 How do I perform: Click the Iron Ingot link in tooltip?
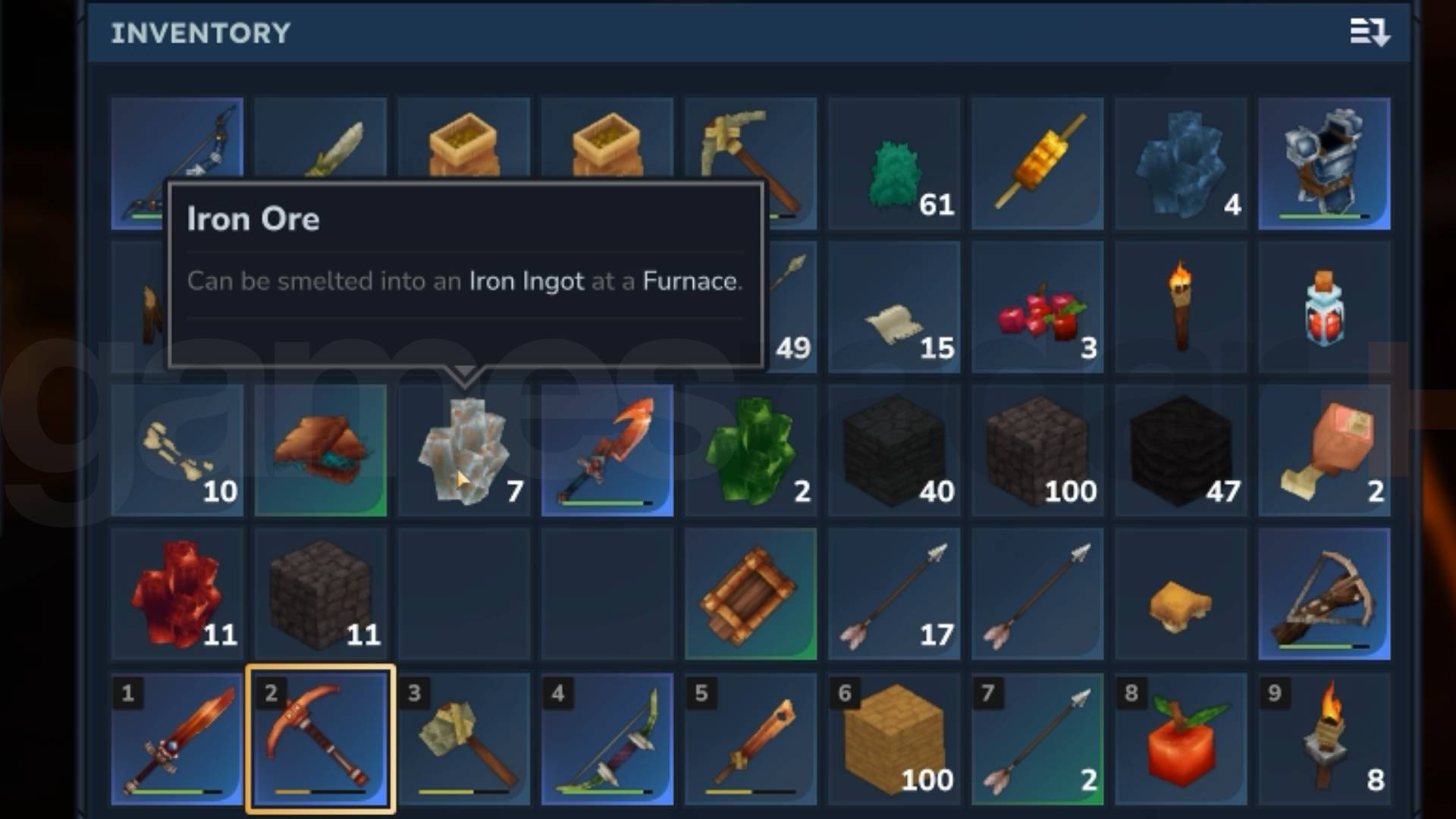pos(526,281)
